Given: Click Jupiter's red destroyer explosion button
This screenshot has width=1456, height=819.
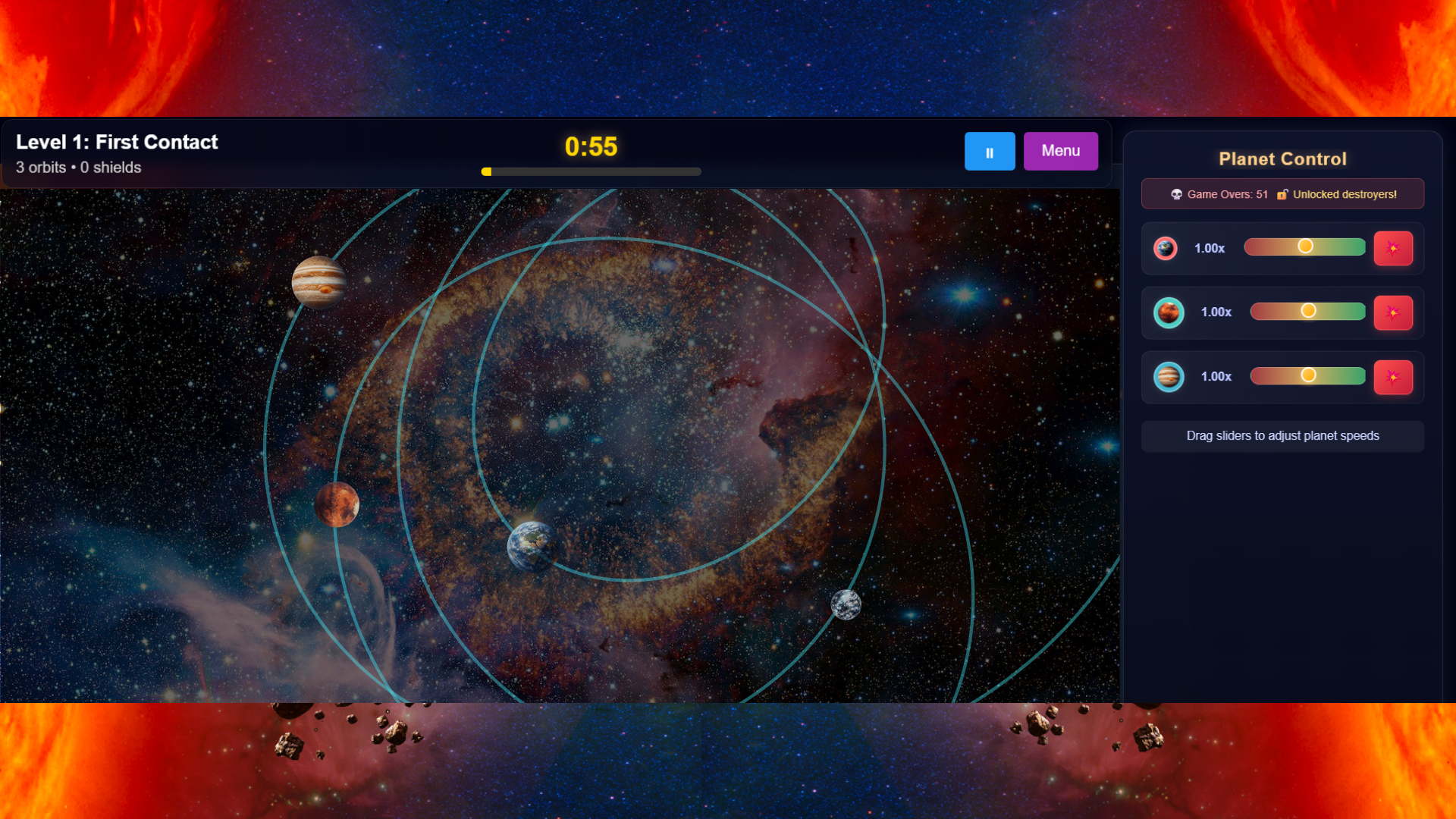Looking at the screenshot, I should point(1394,377).
